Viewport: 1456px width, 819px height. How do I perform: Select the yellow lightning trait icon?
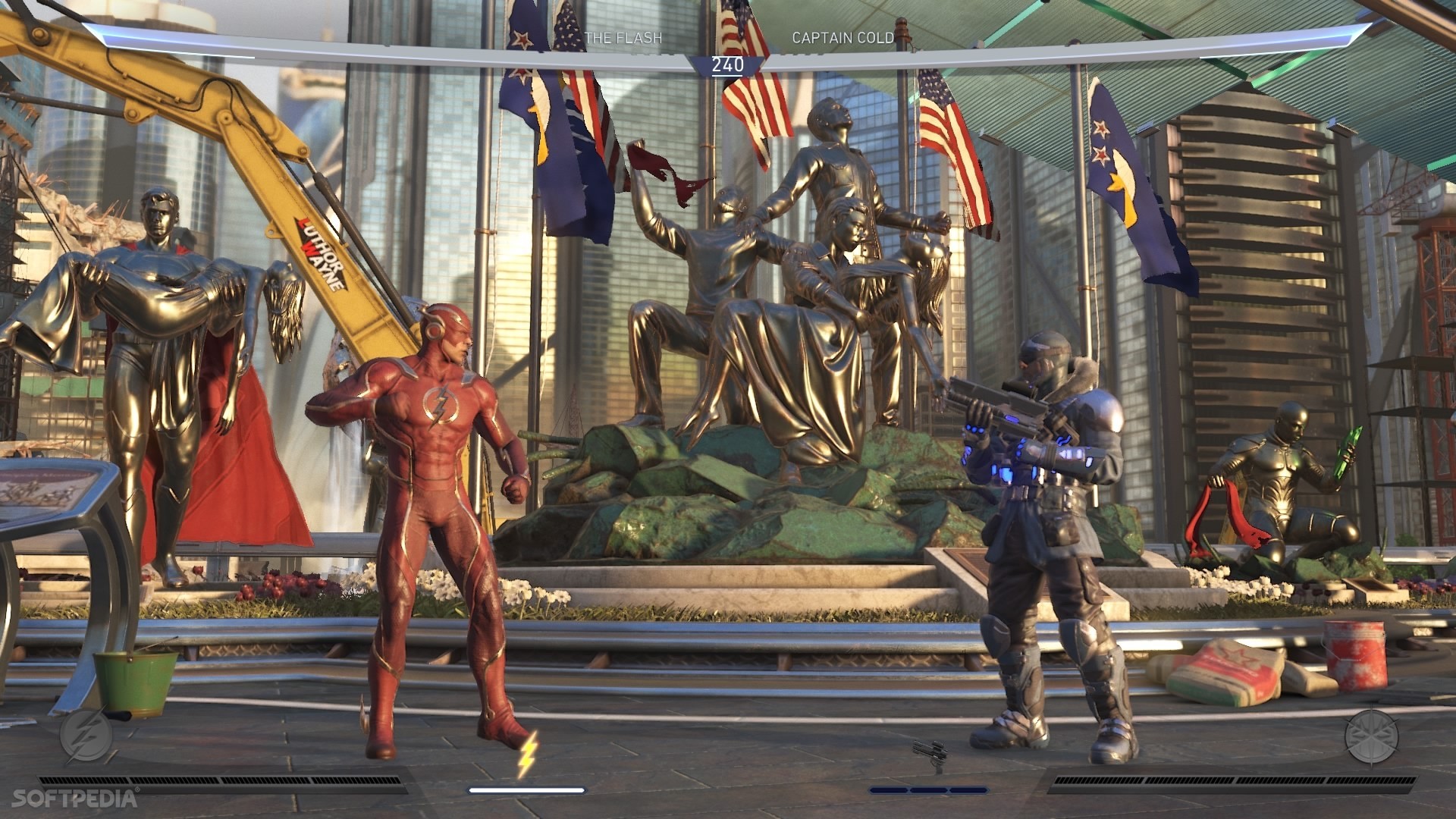tap(527, 755)
